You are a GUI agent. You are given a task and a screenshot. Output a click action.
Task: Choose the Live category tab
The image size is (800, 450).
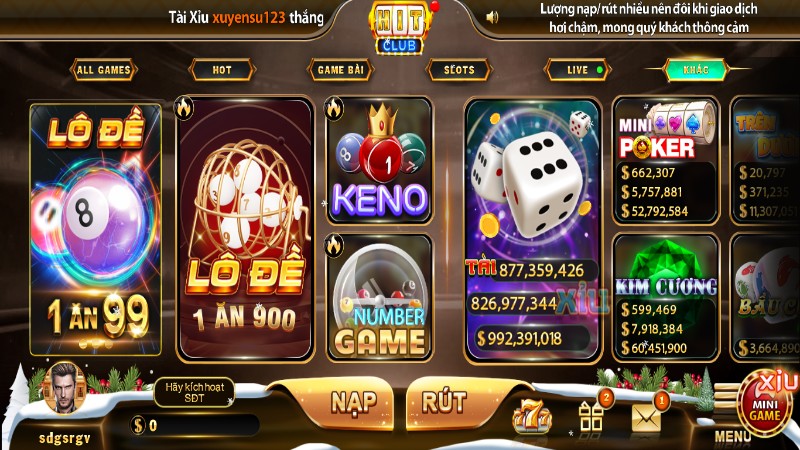click(578, 70)
